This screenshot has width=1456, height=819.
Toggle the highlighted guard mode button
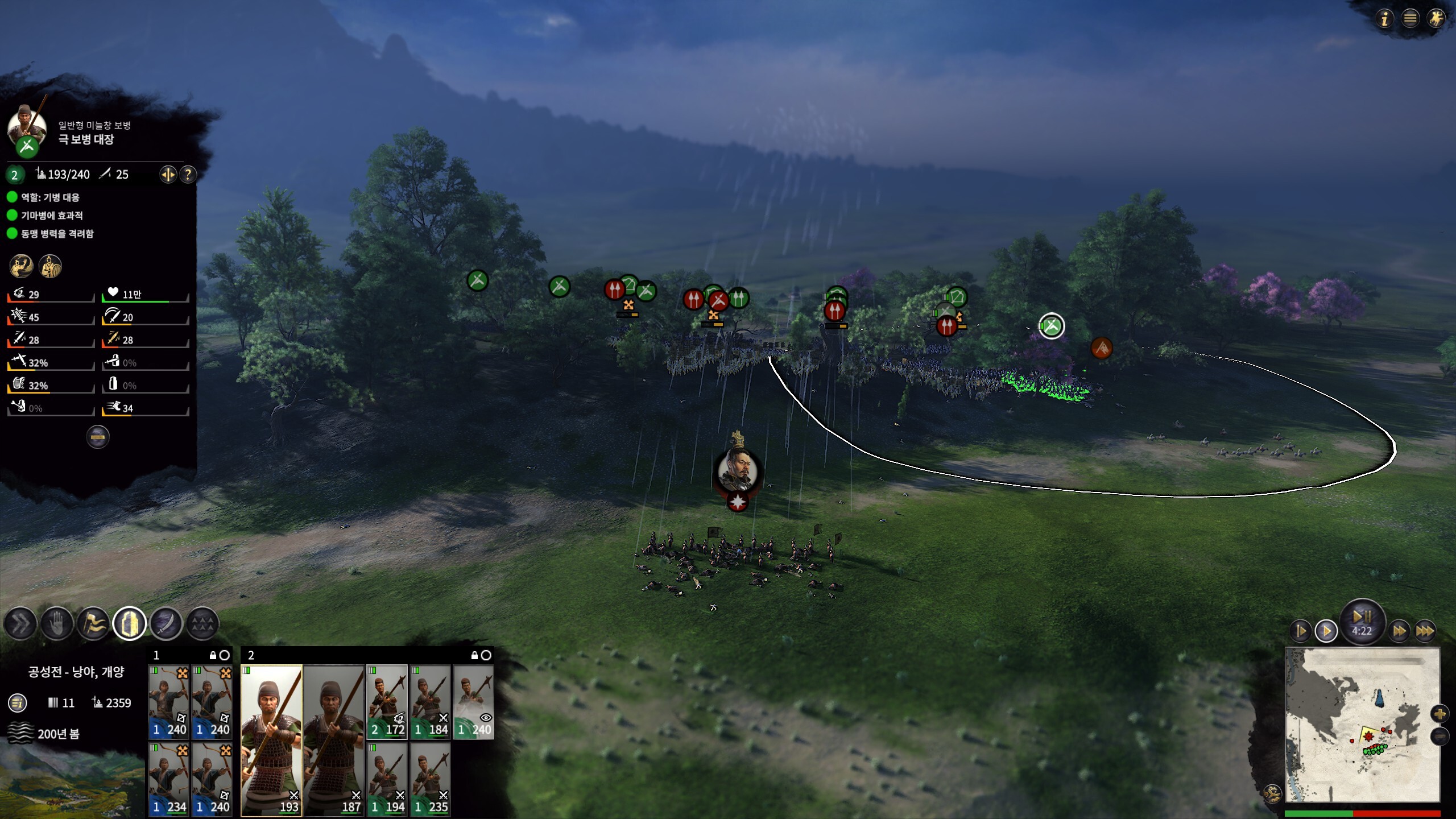coord(130,624)
